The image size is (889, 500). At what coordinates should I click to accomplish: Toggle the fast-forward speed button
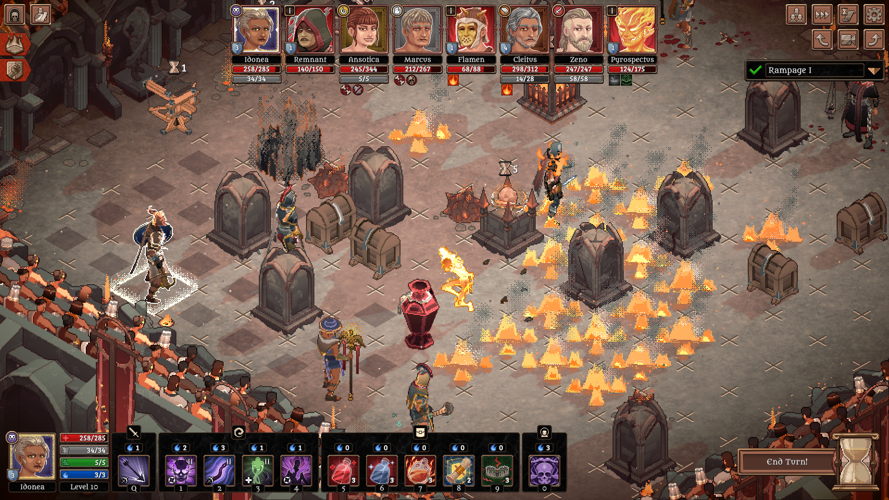click(x=822, y=14)
